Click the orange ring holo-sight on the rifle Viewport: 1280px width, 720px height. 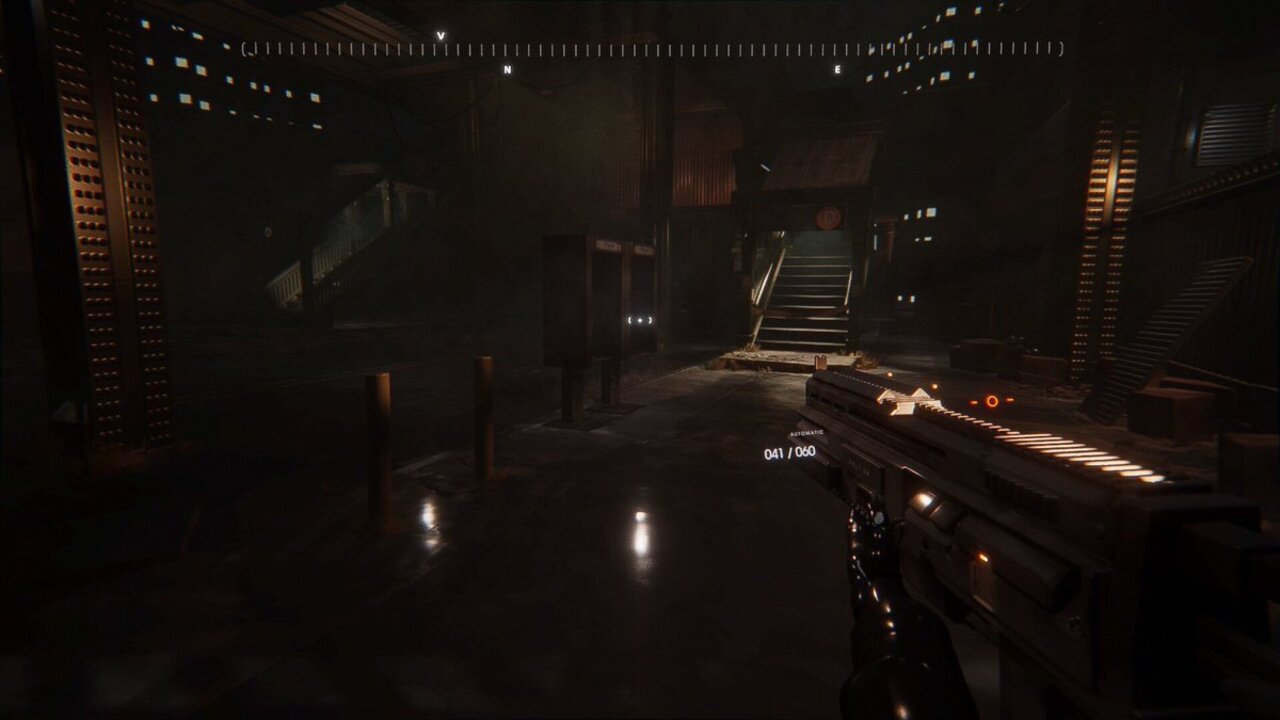click(x=991, y=400)
